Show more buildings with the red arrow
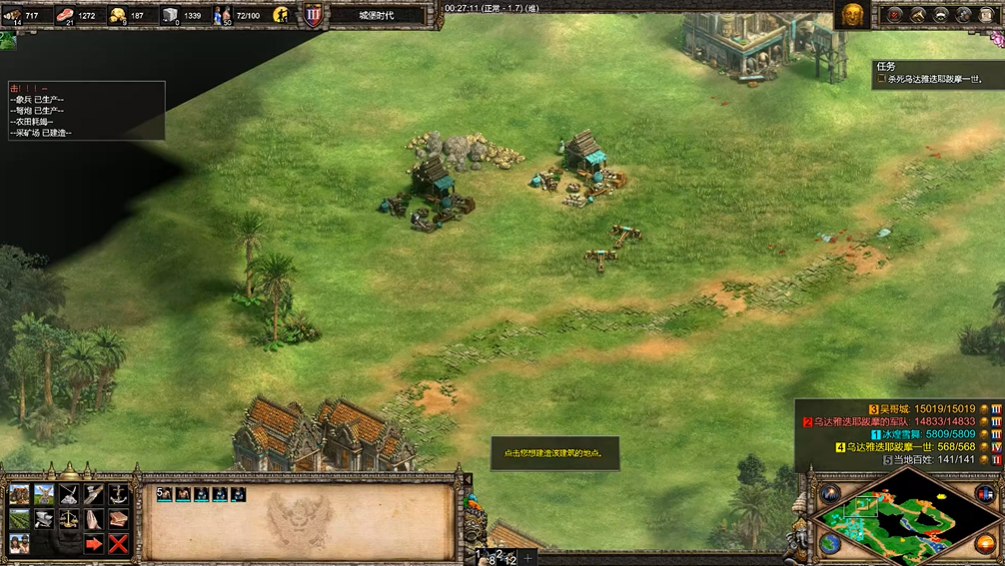The height and width of the screenshot is (566, 1005). point(94,544)
